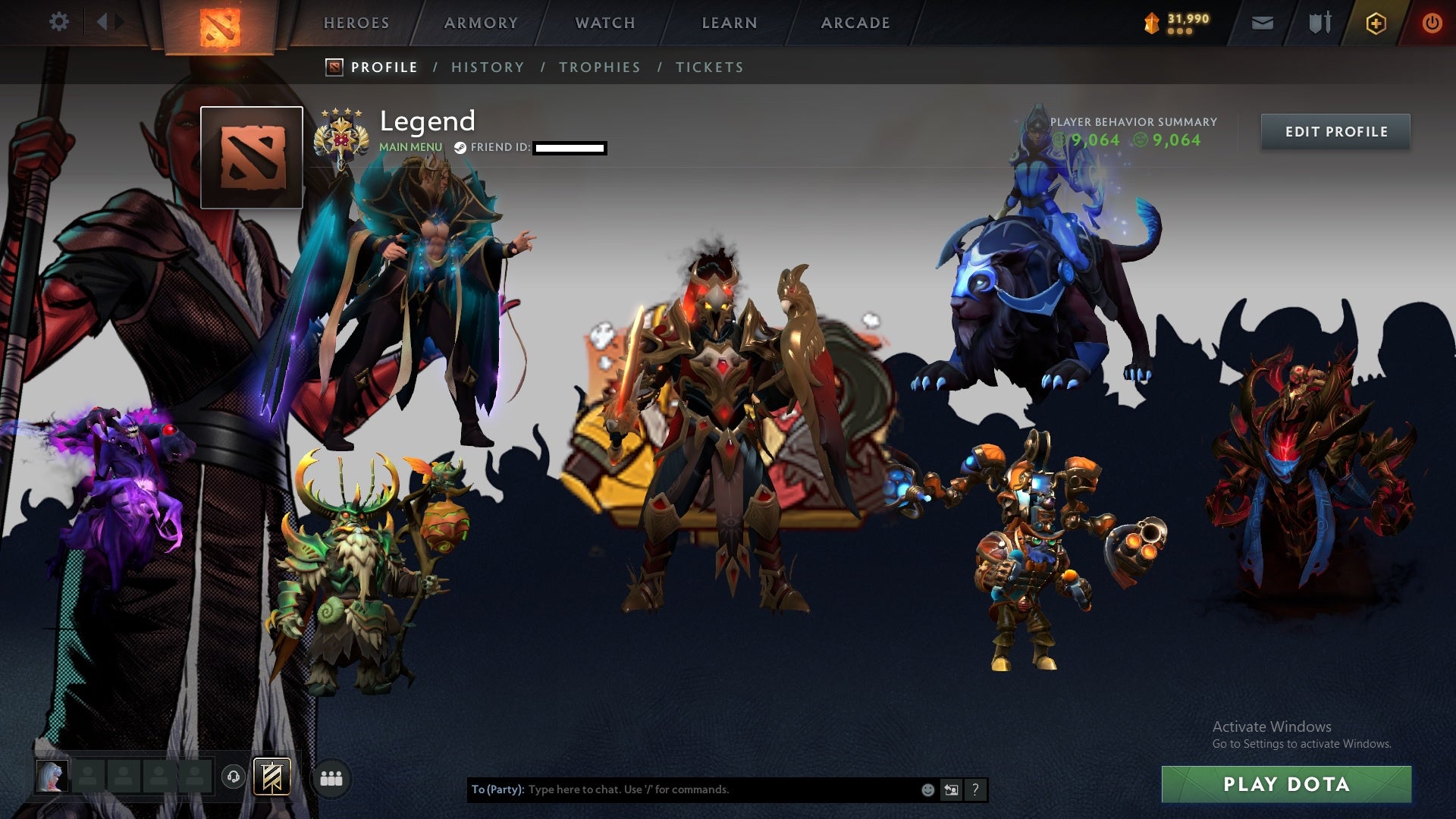Image resolution: width=1456 pixels, height=819 pixels.
Task: Open the notifications envelope icon
Action: click(x=1261, y=23)
